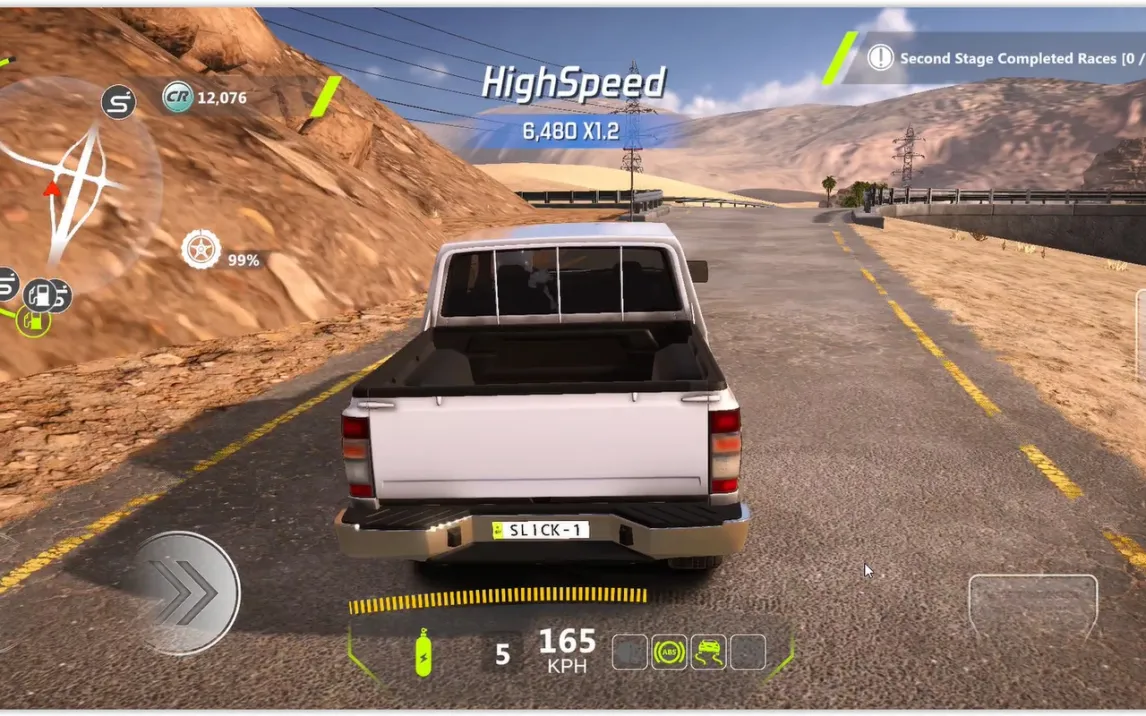Tap the nitro canister icon

coord(423,655)
